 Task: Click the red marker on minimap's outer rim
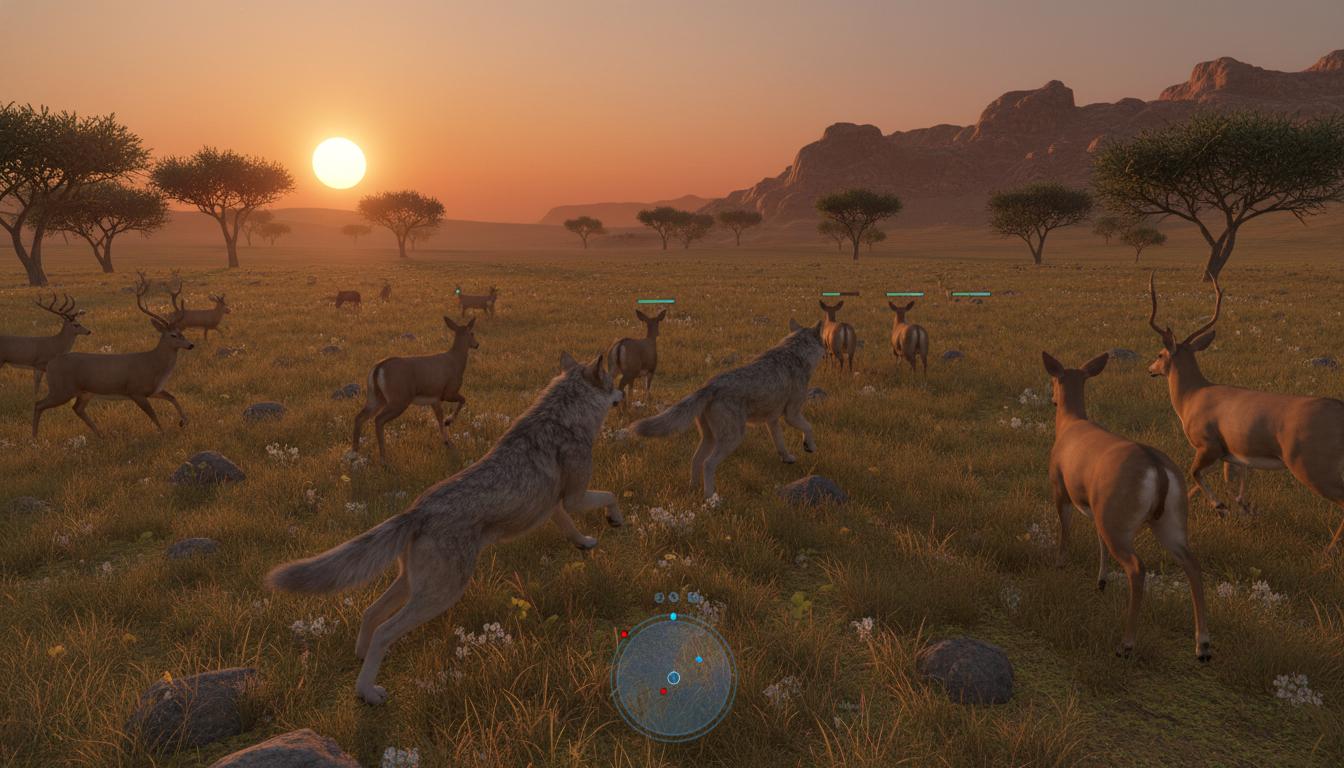624,634
